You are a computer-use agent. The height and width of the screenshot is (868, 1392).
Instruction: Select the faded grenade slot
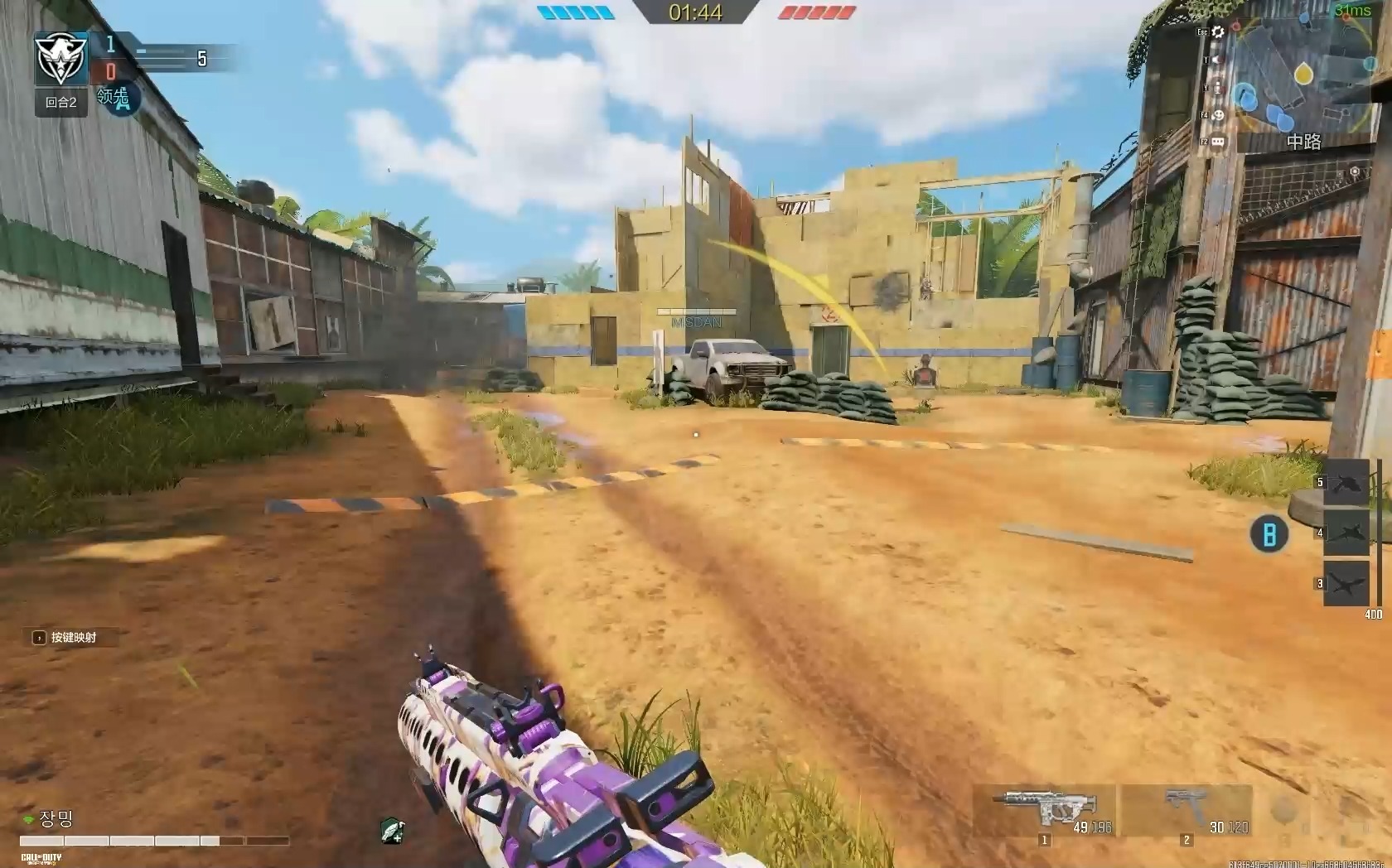pos(1284,812)
